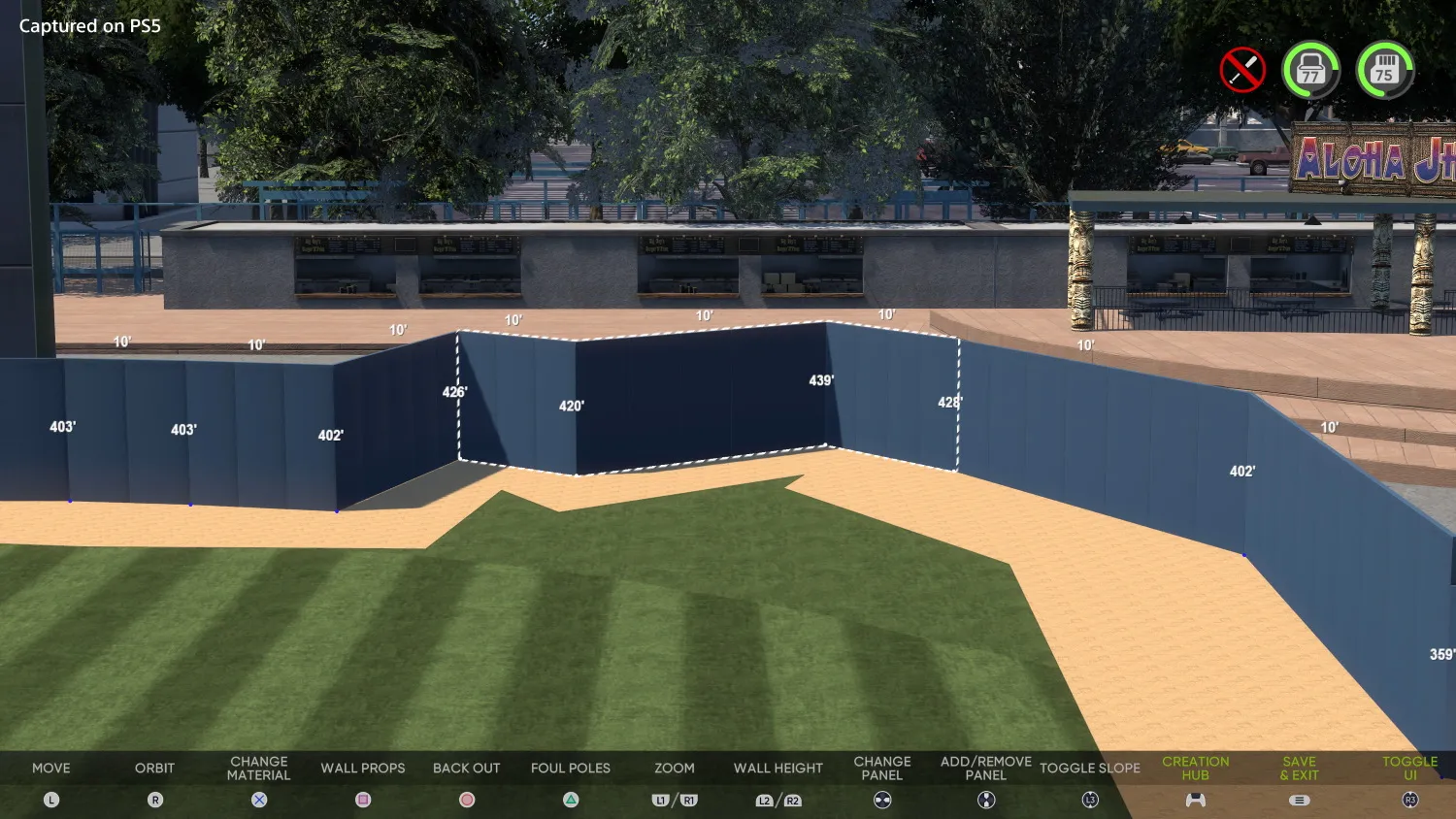Toggle the UI with R3
The height and width of the screenshot is (819, 1456).
pyautogui.click(x=1410, y=800)
